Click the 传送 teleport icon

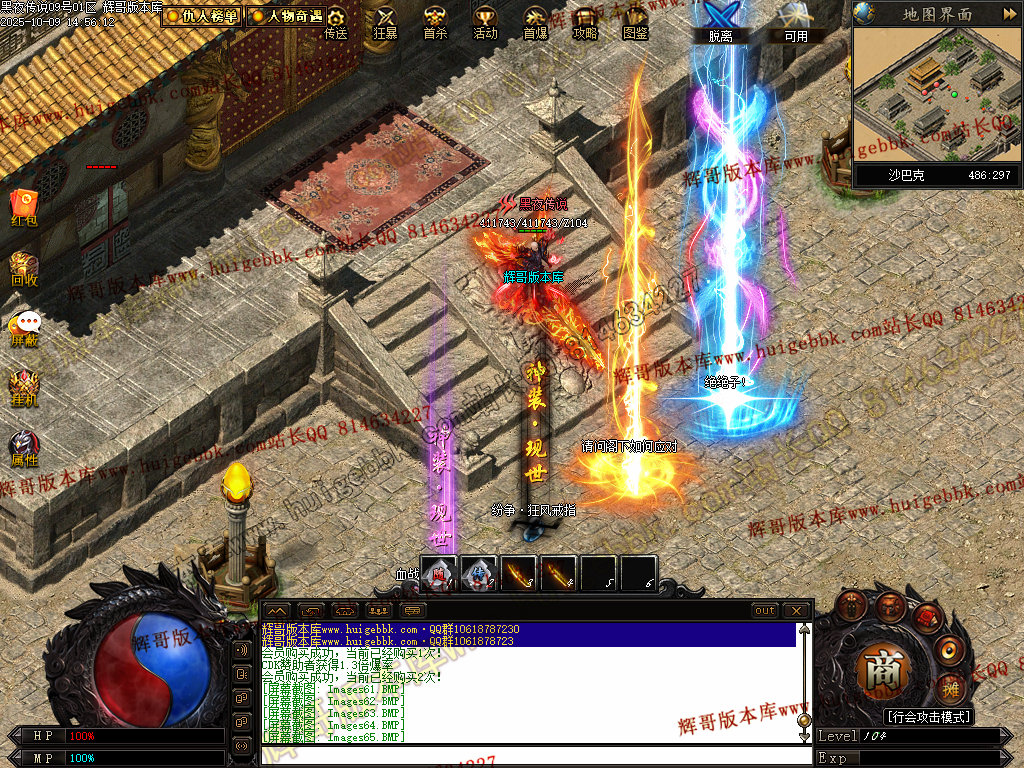[336, 22]
